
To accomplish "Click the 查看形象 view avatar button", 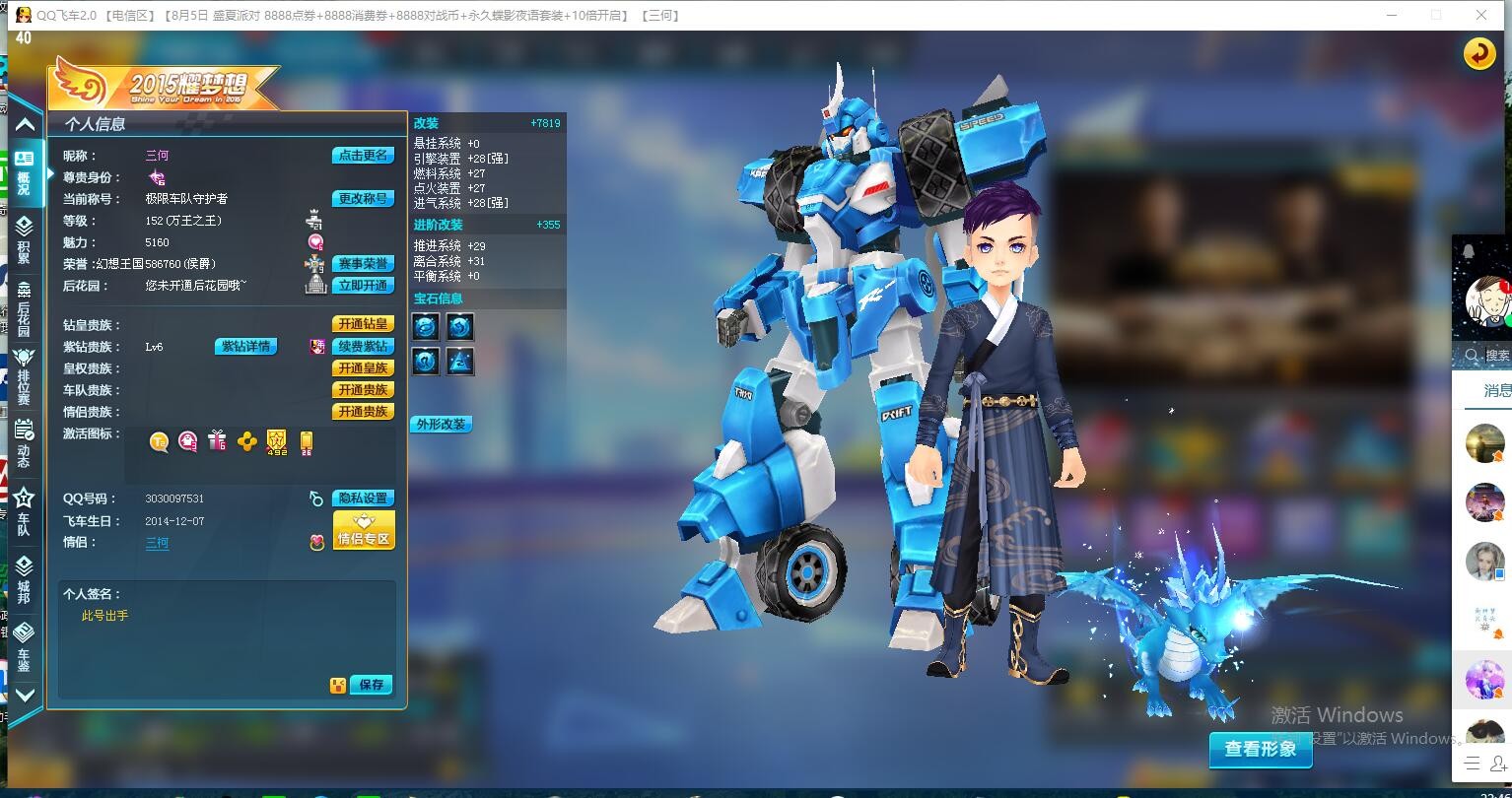I will pos(1261,750).
